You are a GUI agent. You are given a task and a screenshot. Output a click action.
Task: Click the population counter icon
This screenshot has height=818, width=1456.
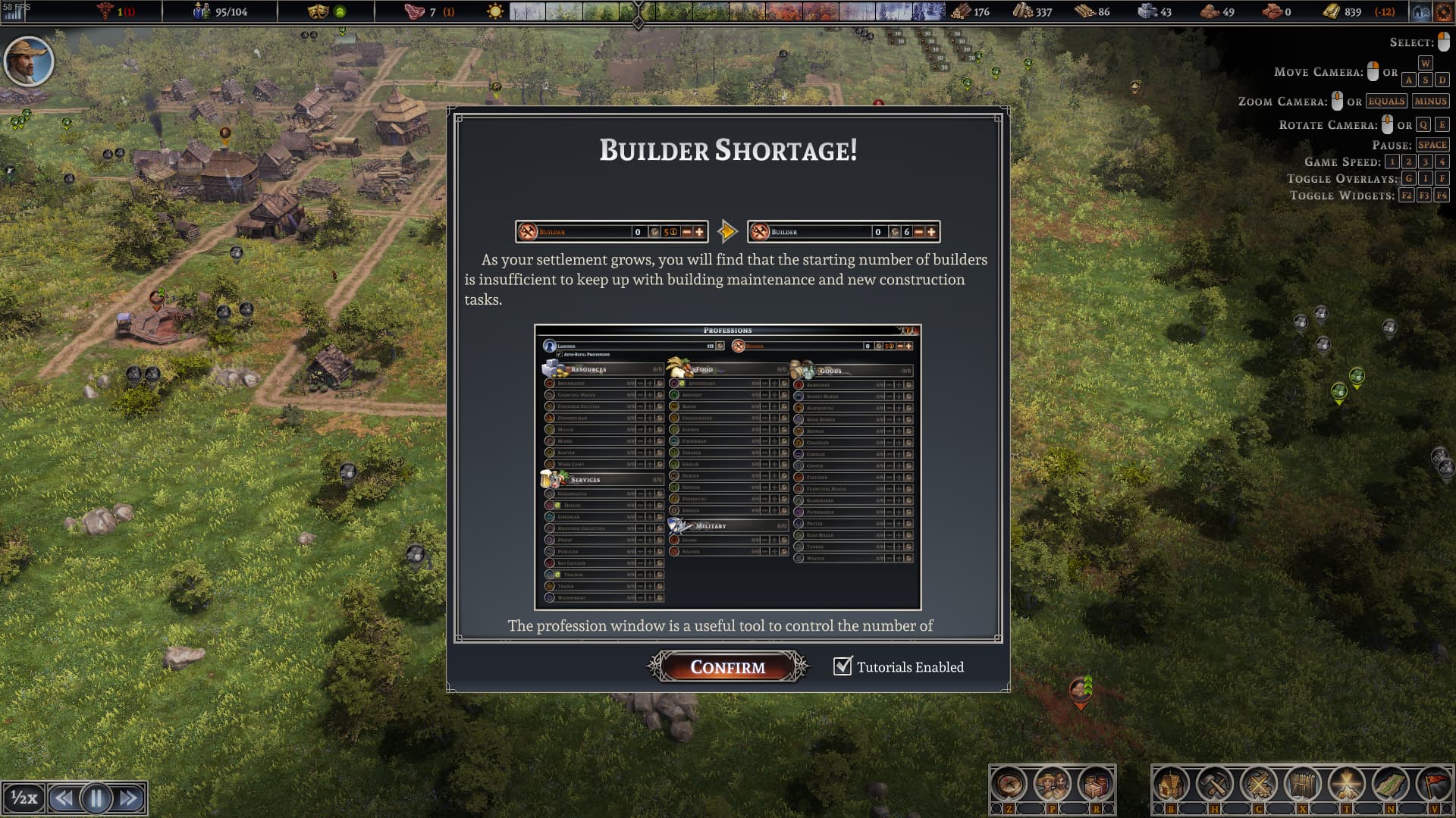pos(201,11)
